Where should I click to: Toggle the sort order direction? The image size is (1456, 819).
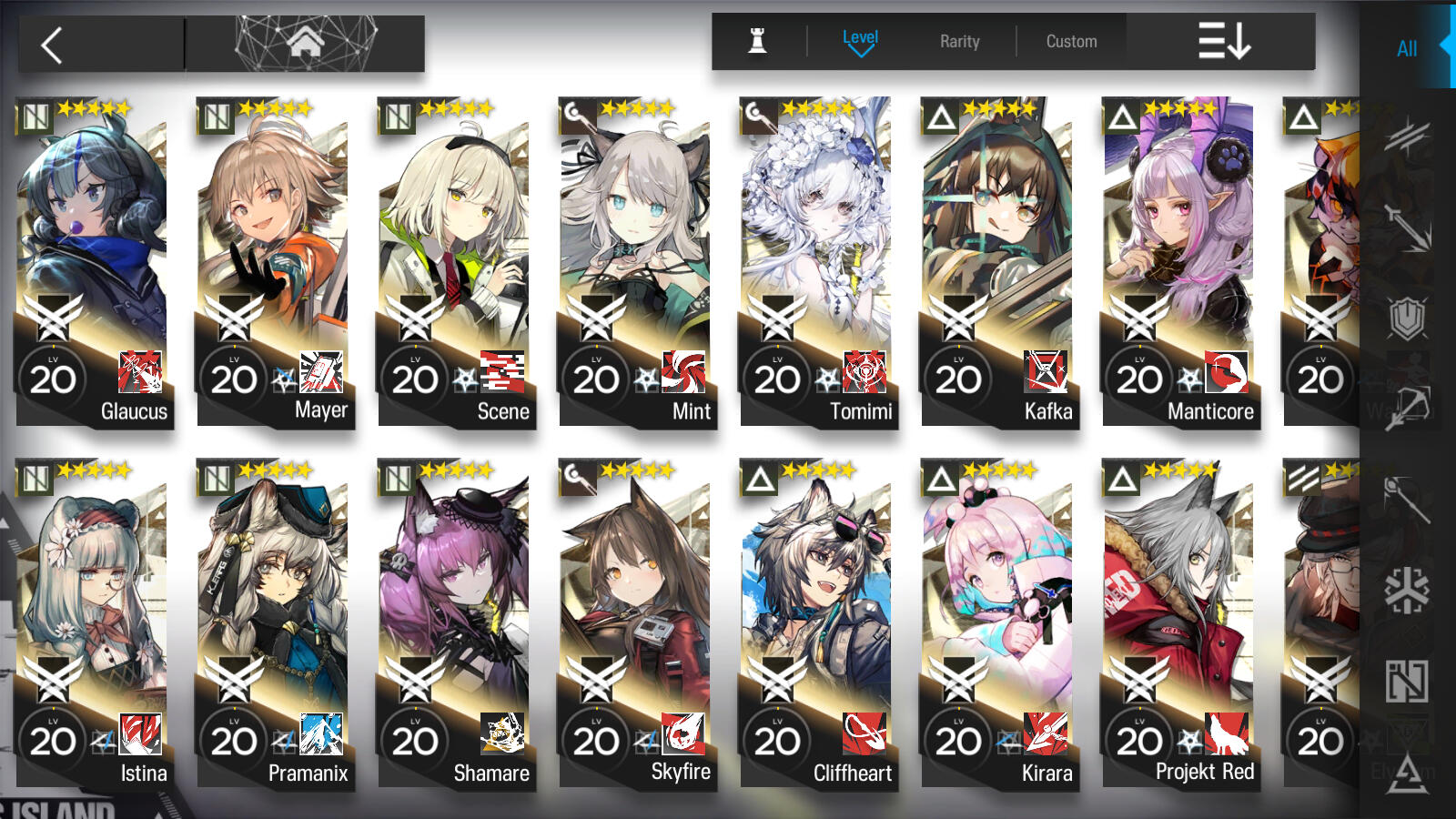(1223, 41)
